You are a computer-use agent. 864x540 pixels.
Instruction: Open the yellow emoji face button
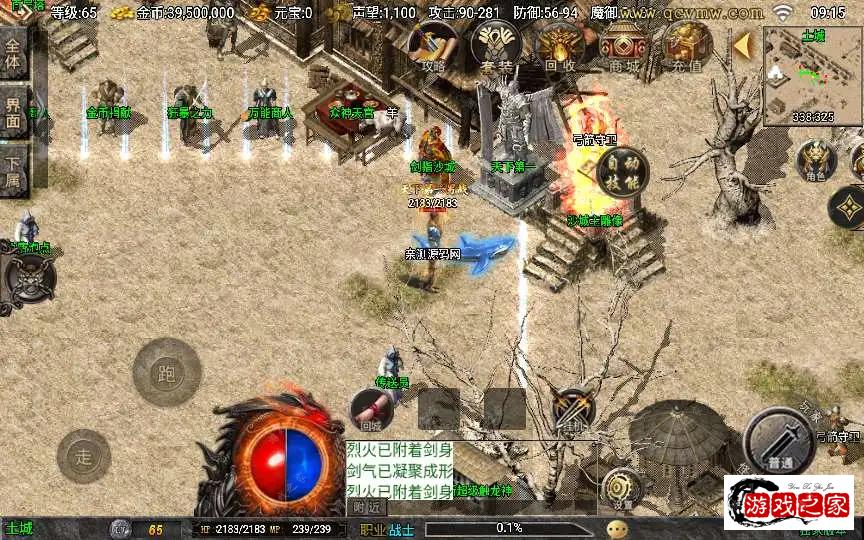click(x=617, y=529)
